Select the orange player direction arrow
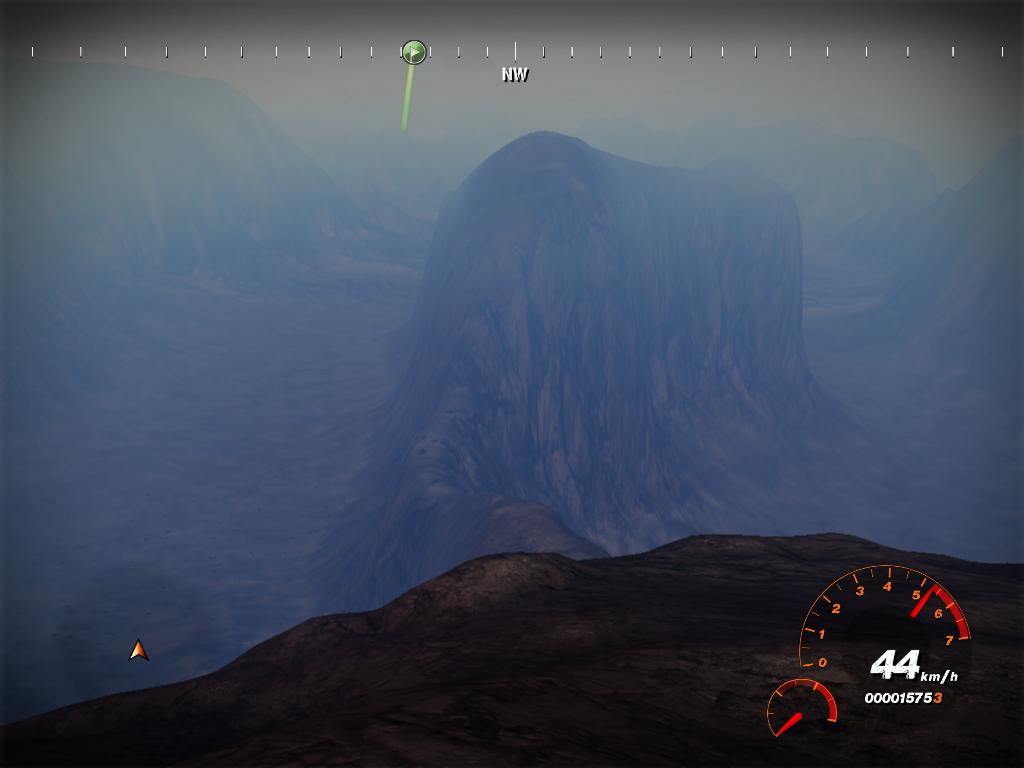 [139, 651]
